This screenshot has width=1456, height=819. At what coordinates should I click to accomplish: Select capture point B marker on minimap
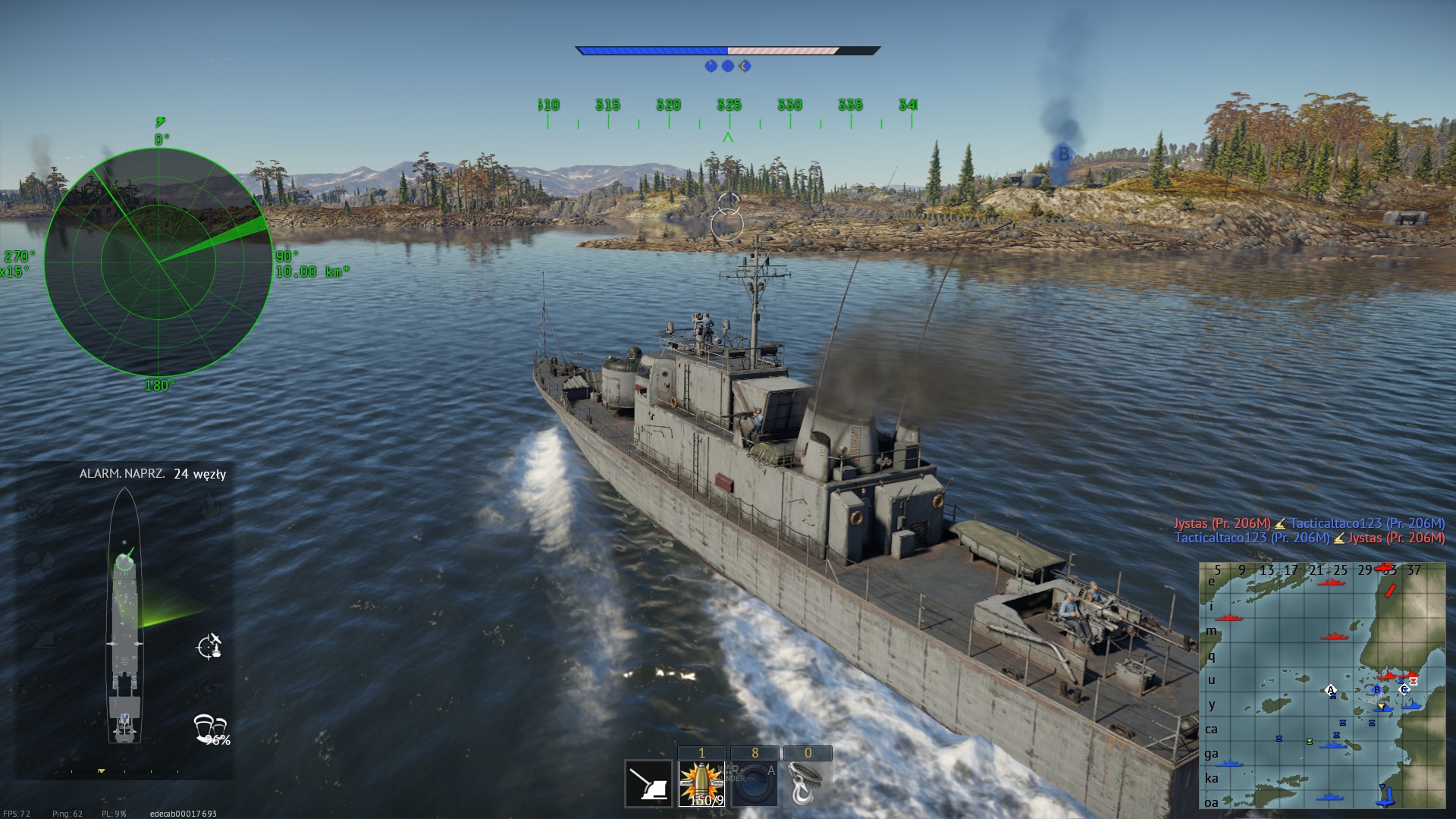(x=1377, y=690)
